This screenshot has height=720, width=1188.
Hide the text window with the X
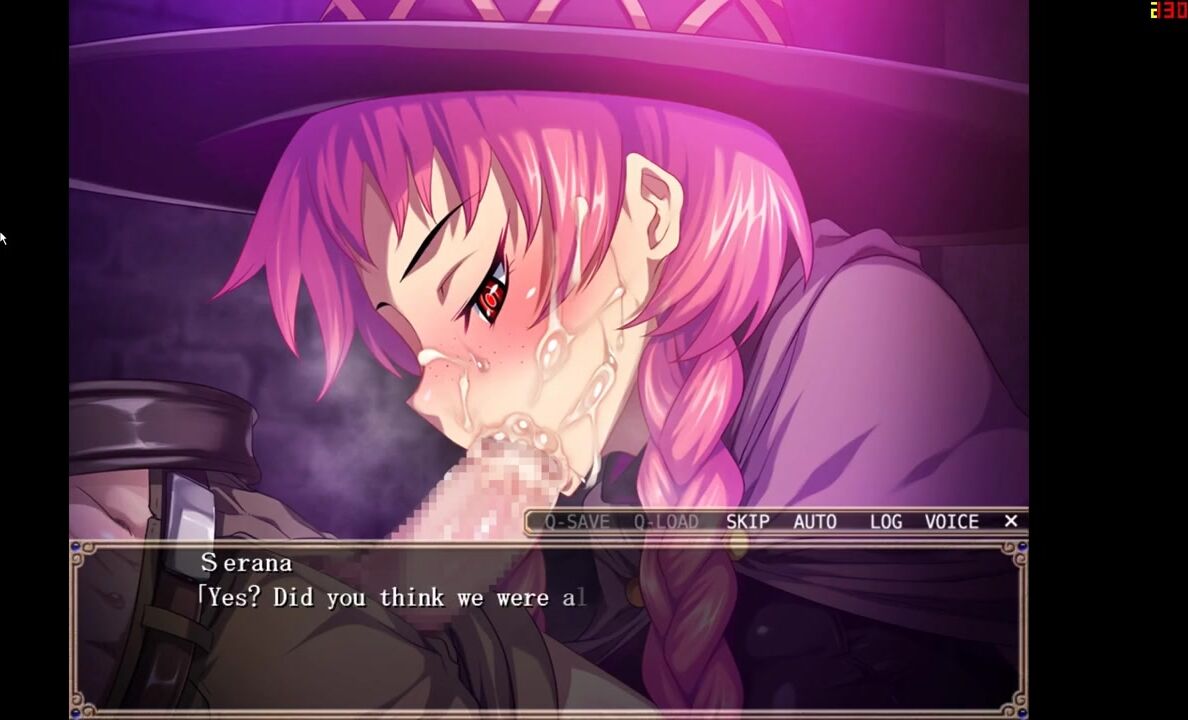[x=1010, y=520]
